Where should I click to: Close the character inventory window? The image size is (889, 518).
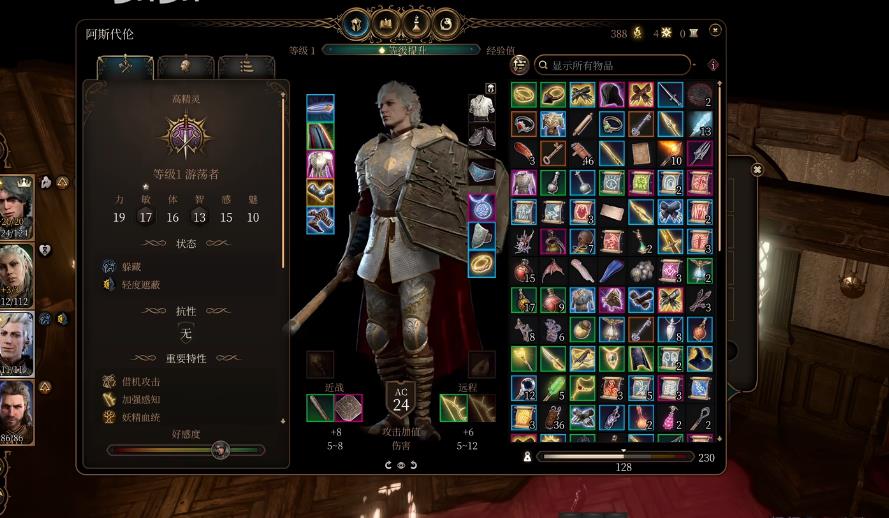pyautogui.click(x=714, y=31)
